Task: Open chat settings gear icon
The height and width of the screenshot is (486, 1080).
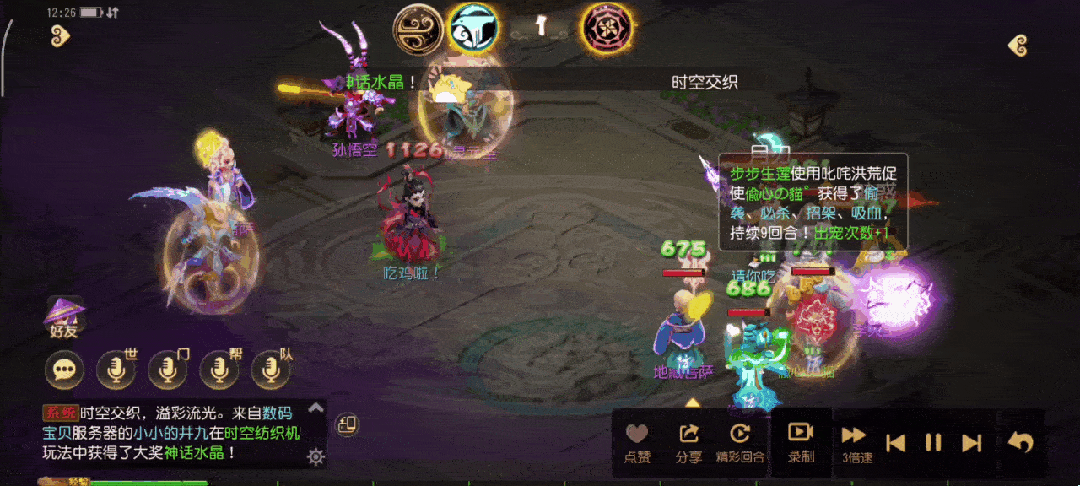Action: (316, 457)
